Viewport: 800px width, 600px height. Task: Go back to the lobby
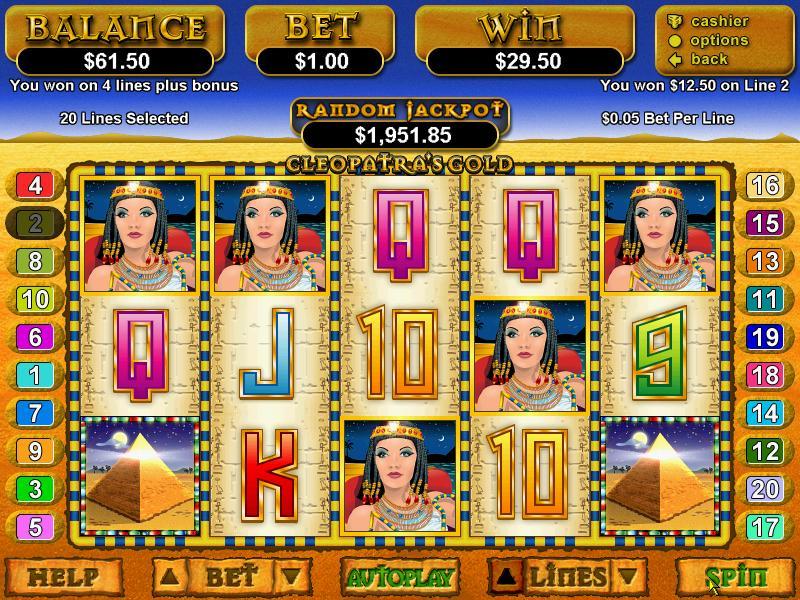pyautogui.click(x=708, y=59)
